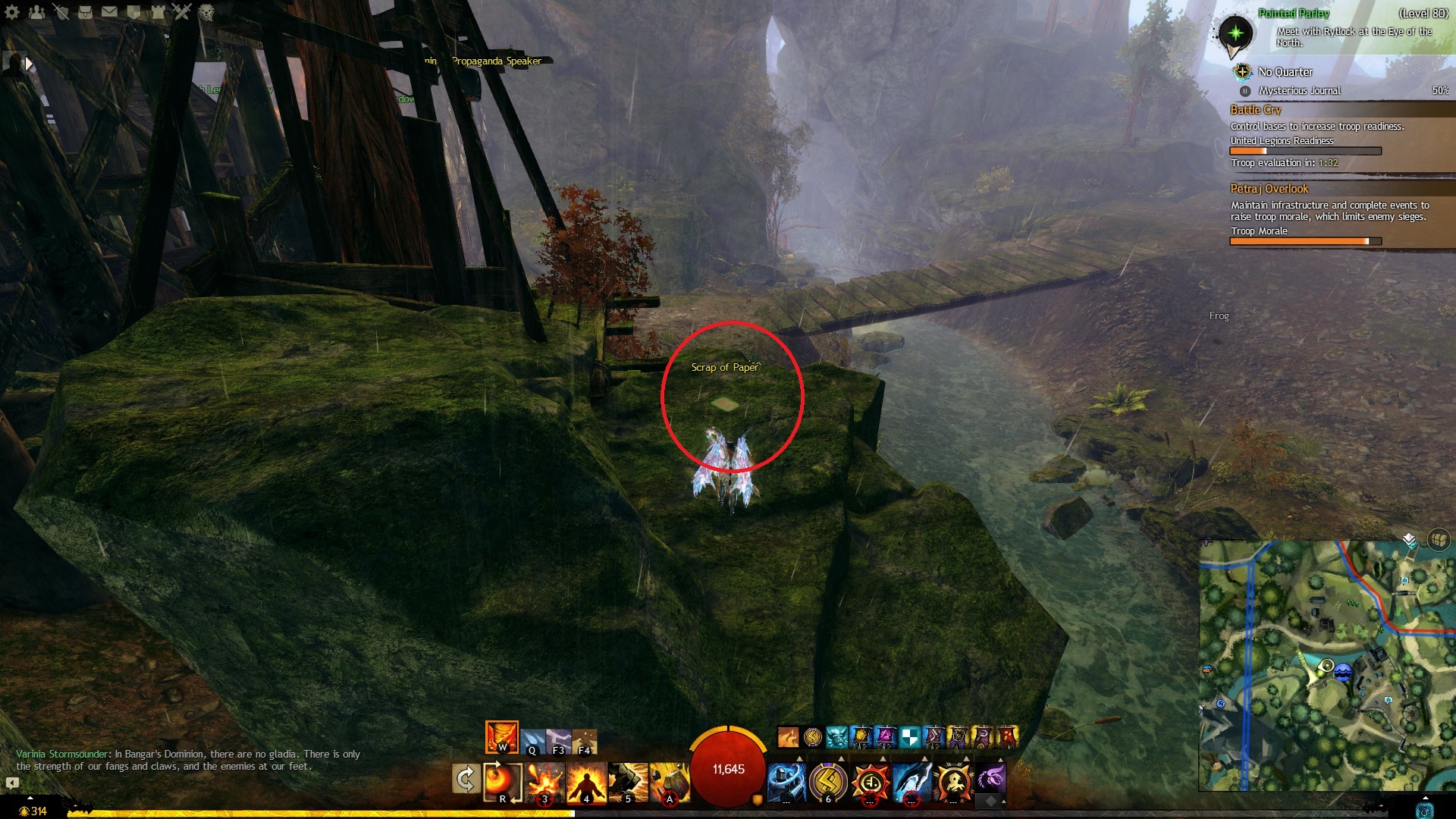Viewport: 1456px width, 819px height.
Task: Open the inventory bag icon
Action: point(86,12)
